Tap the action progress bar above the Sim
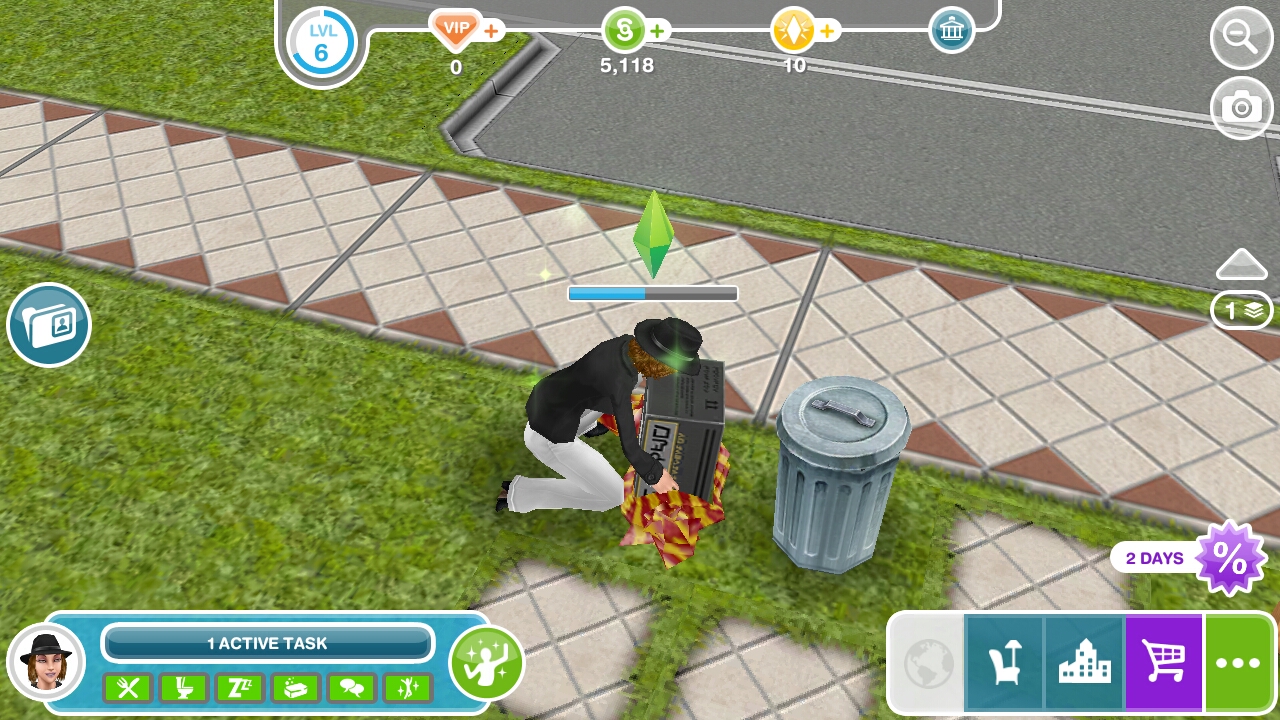1280x720 pixels. (x=652, y=293)
